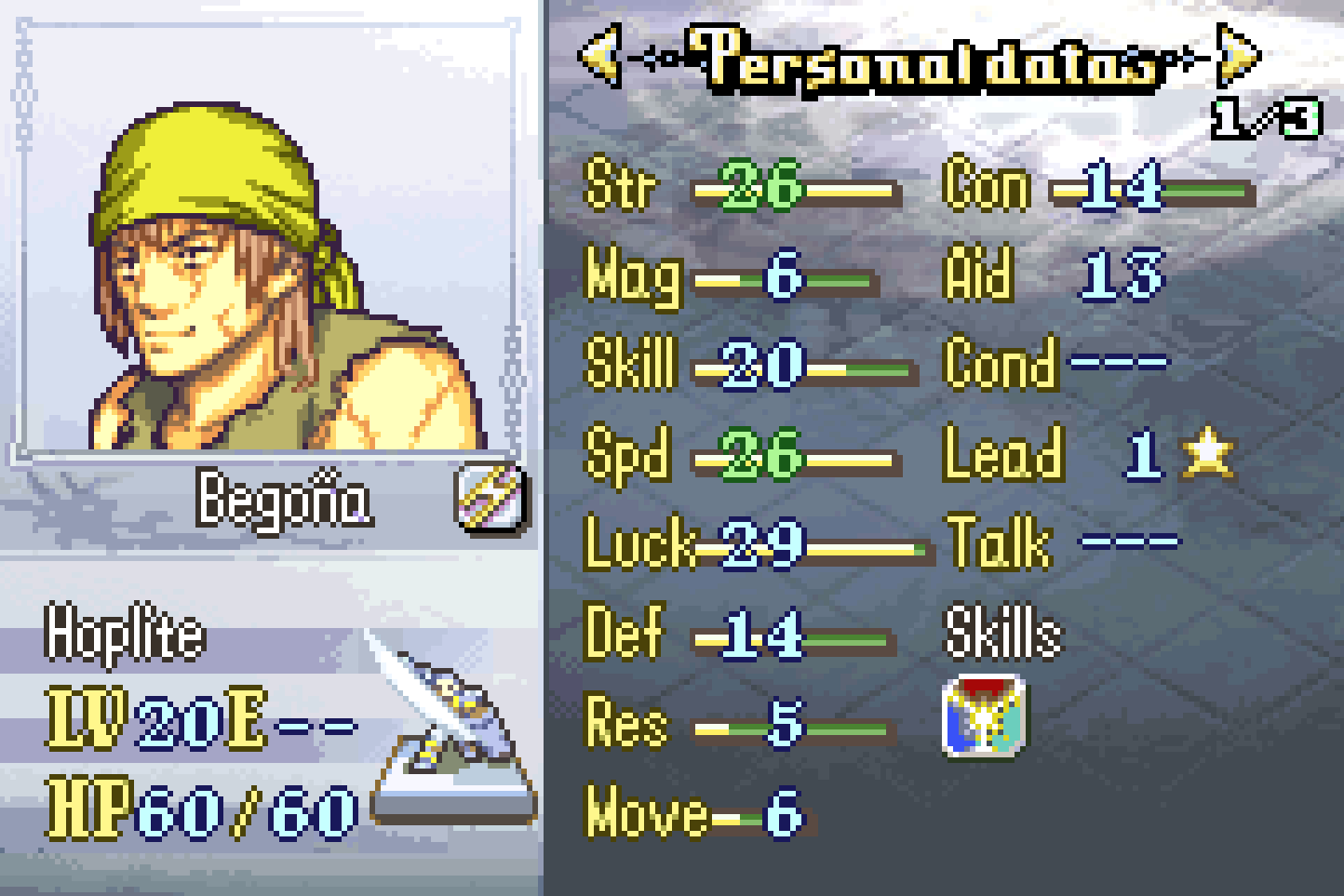The height and width of the screenshot is (896, 1344).
Task: Go to the previous stat page arrow
Action: coord(601,56)
